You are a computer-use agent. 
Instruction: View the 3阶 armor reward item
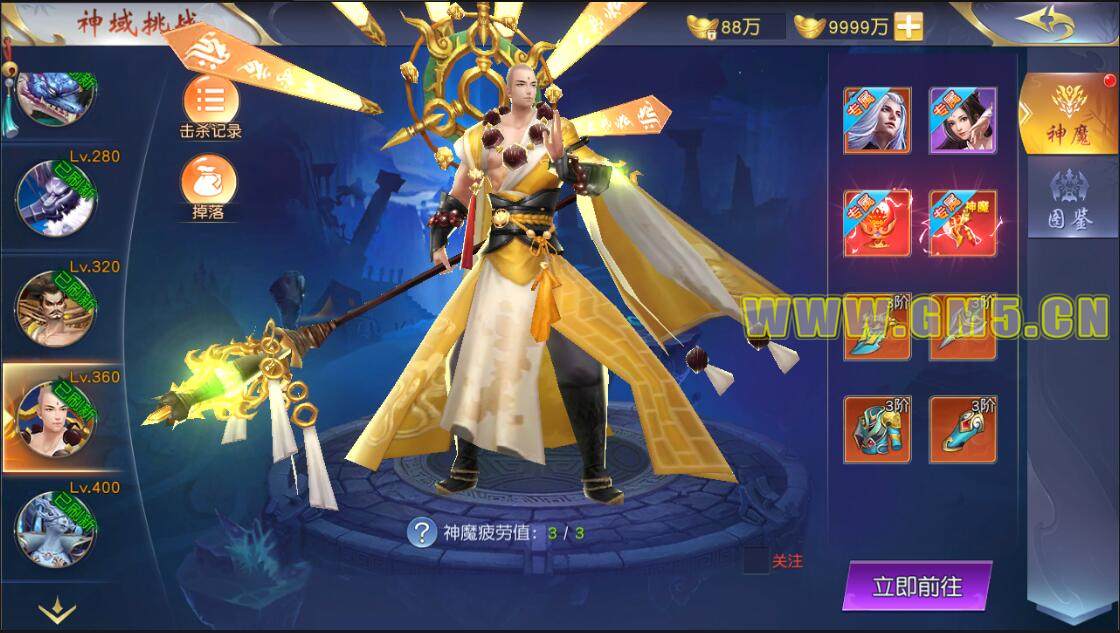[877, 429]
